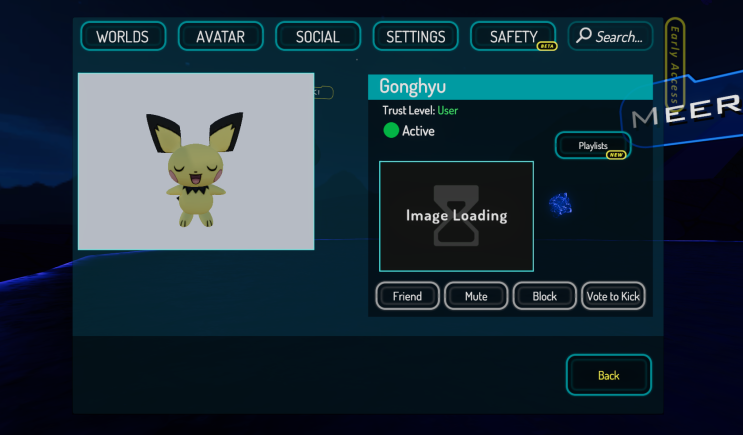743x435 pixels.
Task: Select the Pichu avatar preview image
Action: pyautogui.click(x=196, y=161)
